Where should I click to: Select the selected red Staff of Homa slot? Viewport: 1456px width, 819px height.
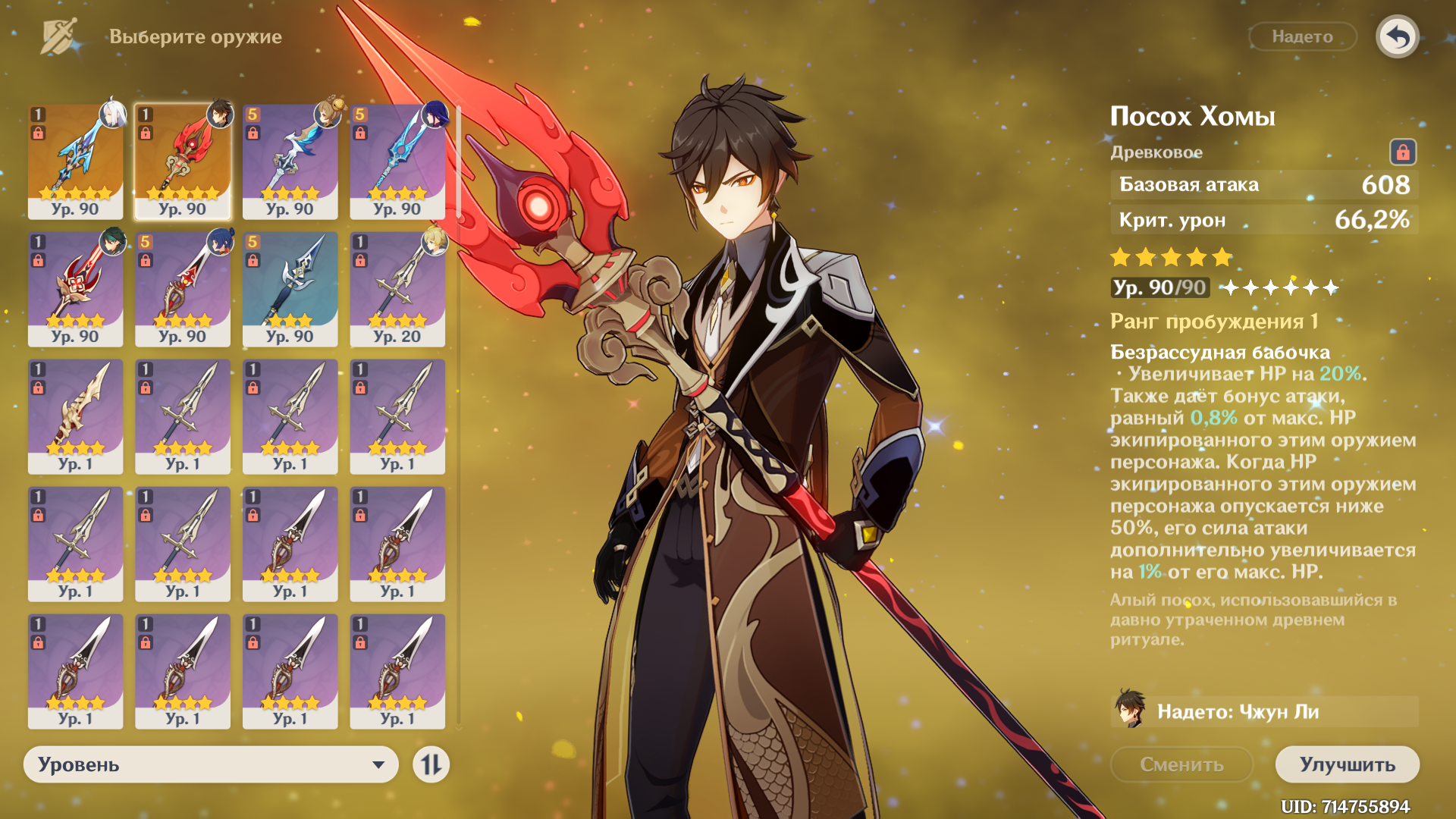pyautogui.click(x=183, y=162)
